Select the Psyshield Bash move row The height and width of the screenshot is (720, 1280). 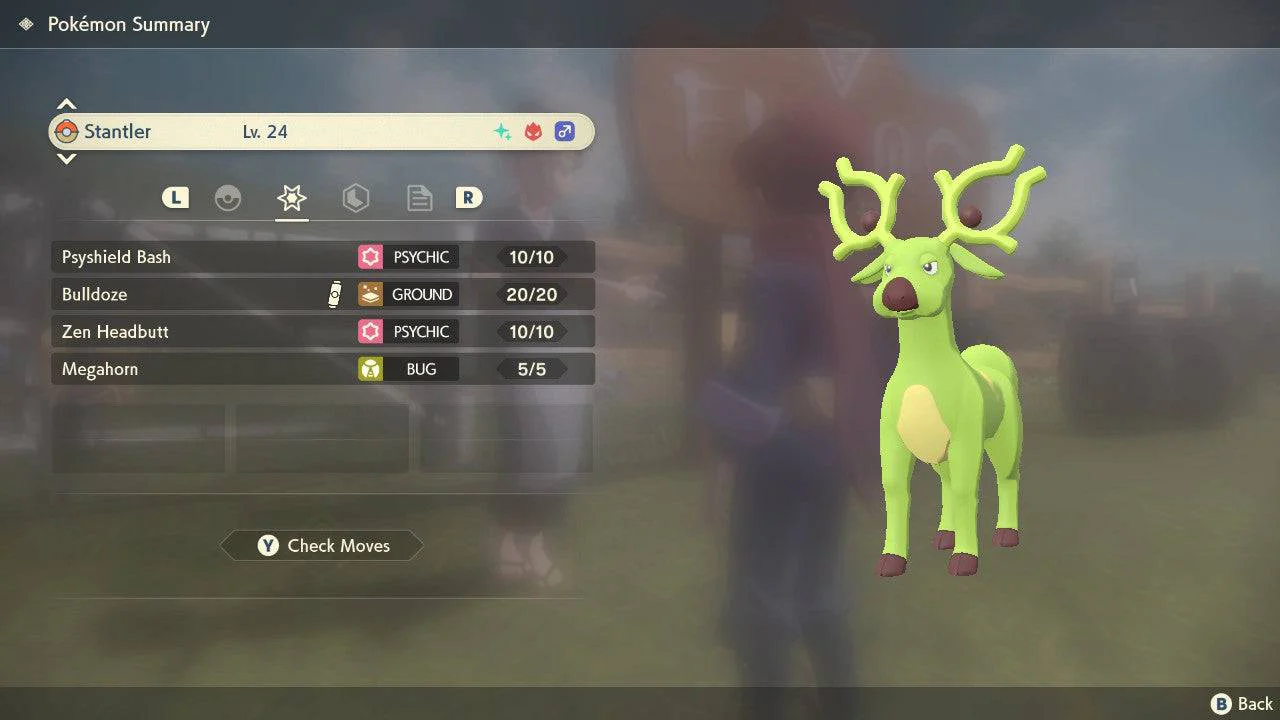[x=322, y=257]
